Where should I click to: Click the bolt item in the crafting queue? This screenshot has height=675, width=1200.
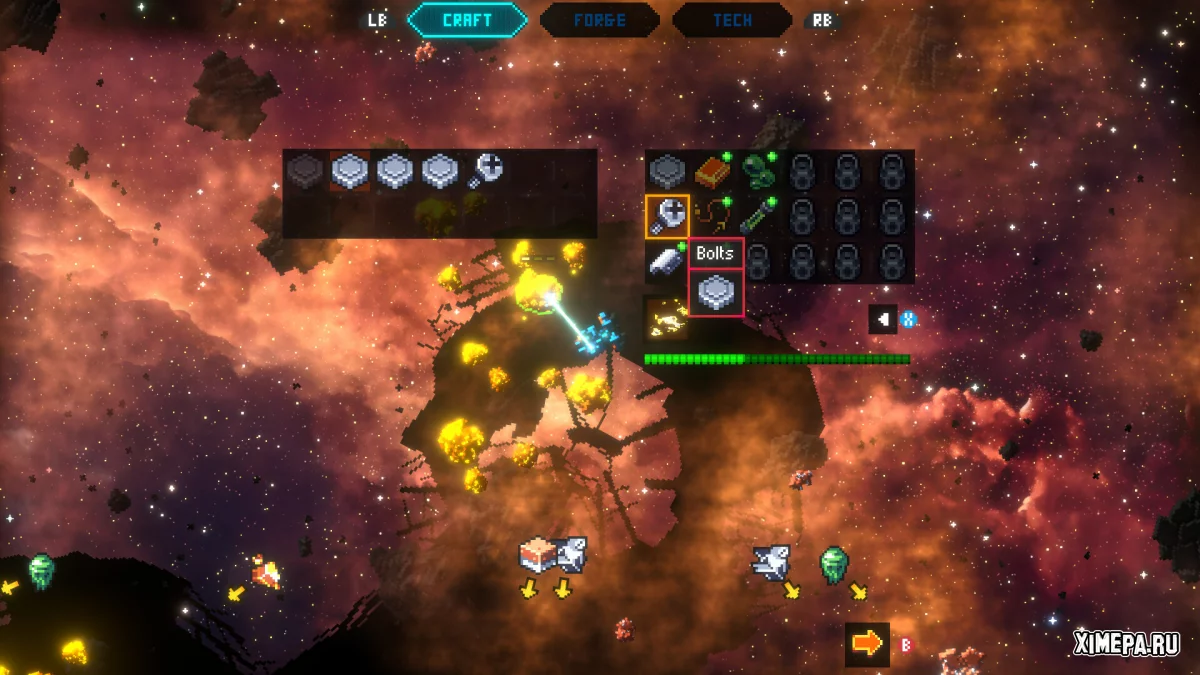pyautogui.click(x=486, y=171)
